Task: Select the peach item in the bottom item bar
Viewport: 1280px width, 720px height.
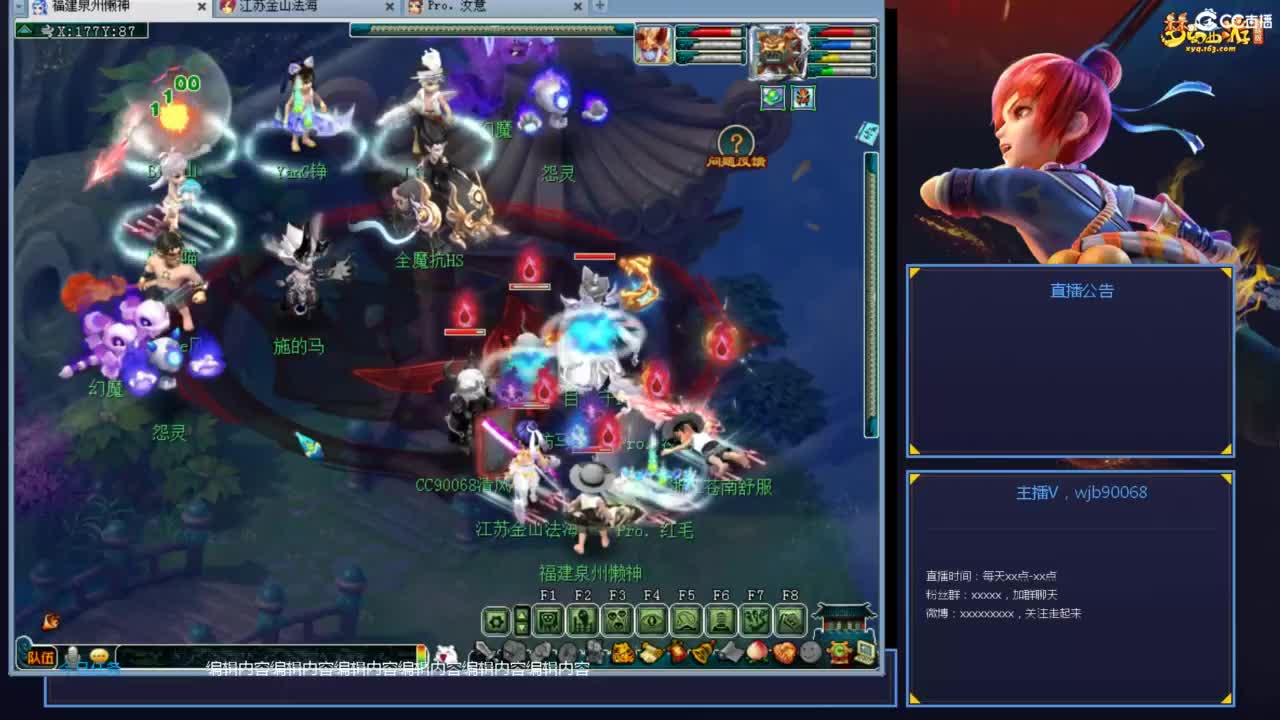Action: point(756,651)
